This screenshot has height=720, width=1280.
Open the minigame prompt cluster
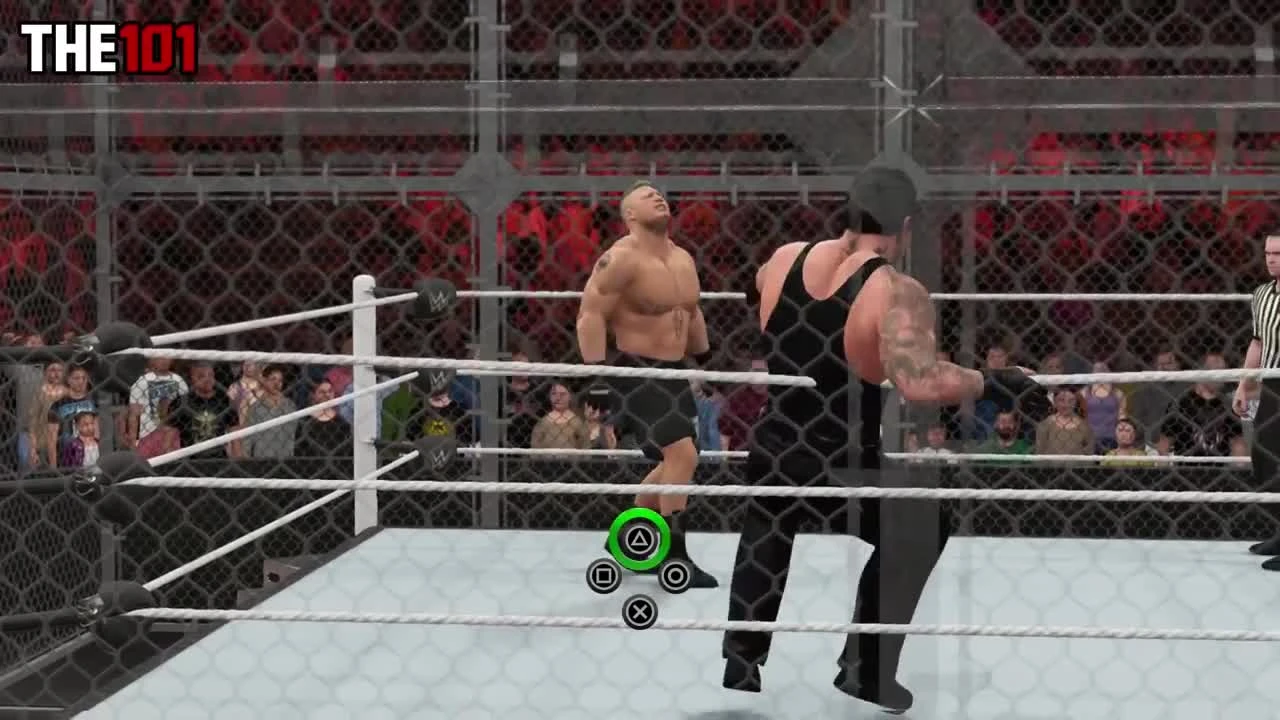coord(641,575)
